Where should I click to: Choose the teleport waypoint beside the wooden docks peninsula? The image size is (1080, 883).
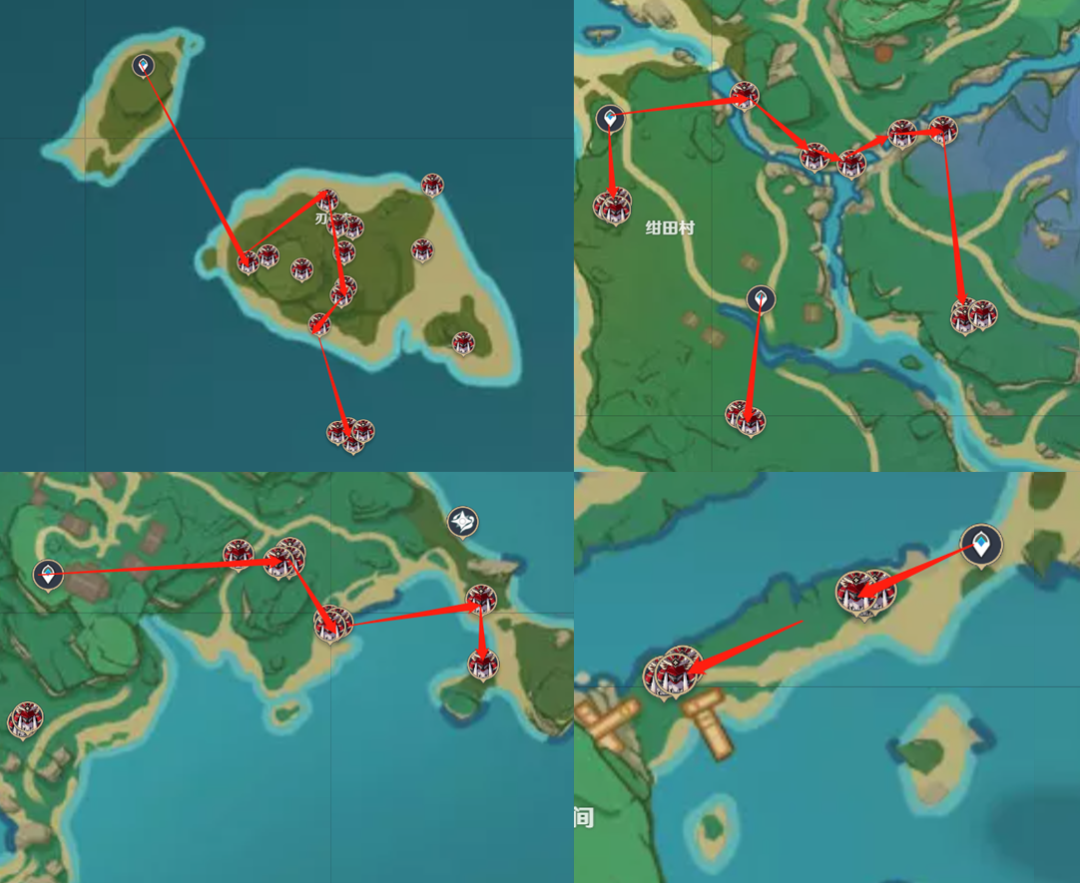(982, 545)
